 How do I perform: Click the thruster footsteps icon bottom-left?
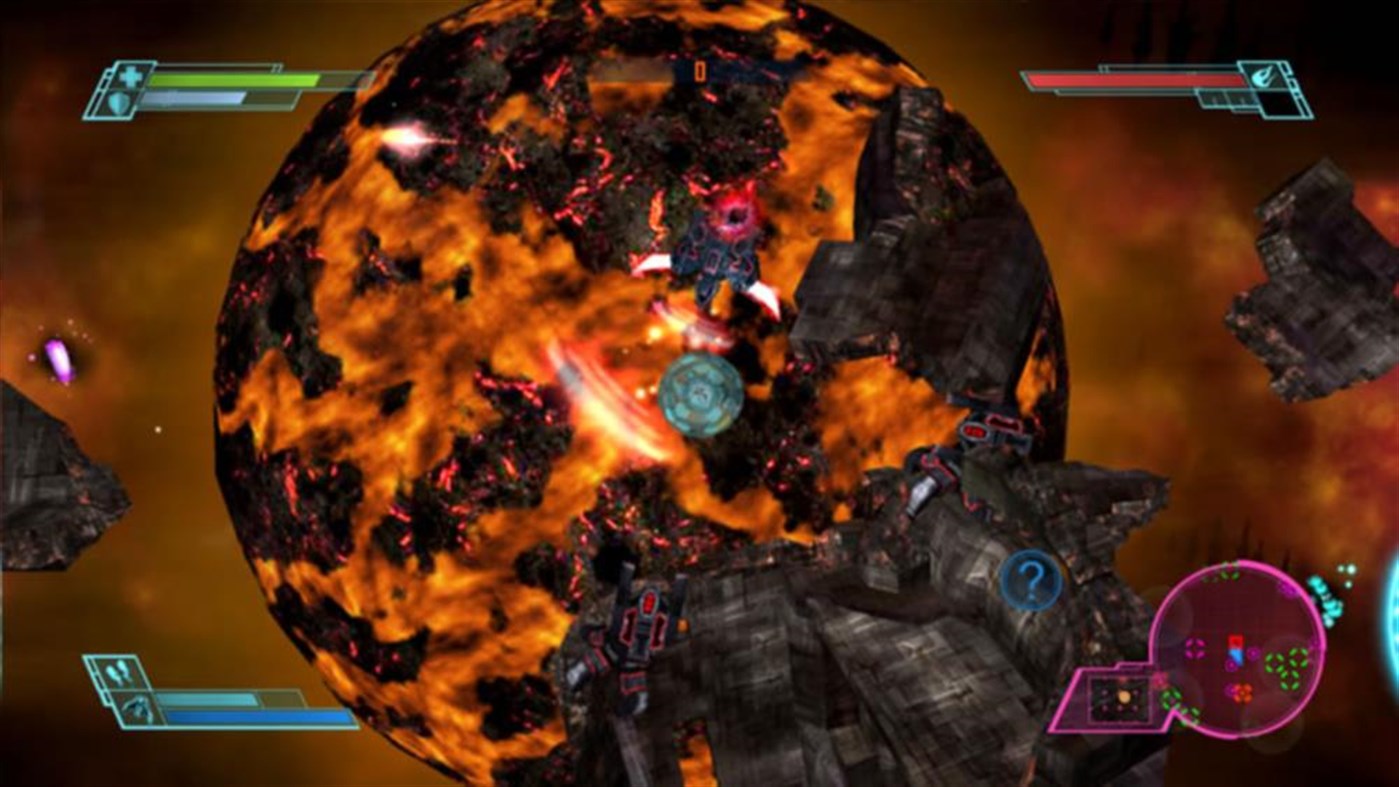[x=119, y=670]
